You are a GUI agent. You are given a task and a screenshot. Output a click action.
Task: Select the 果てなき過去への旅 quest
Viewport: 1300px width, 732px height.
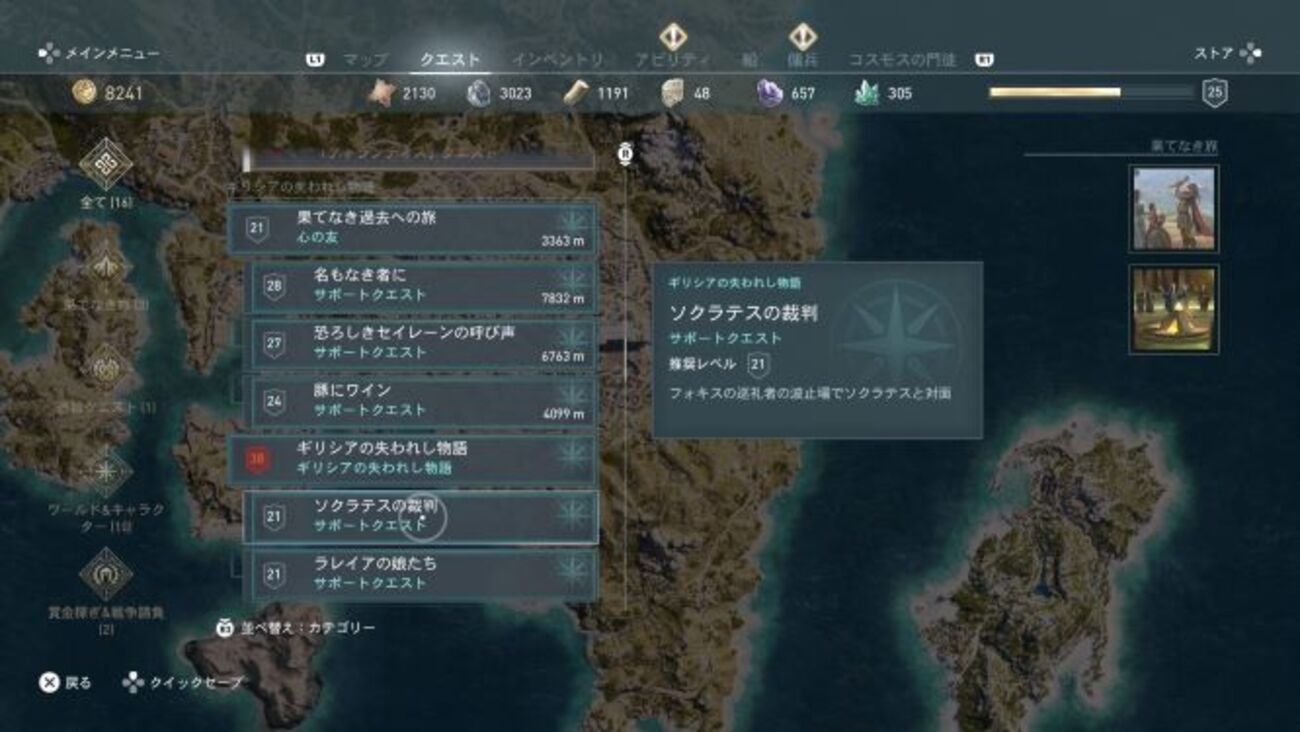point(414,227)
